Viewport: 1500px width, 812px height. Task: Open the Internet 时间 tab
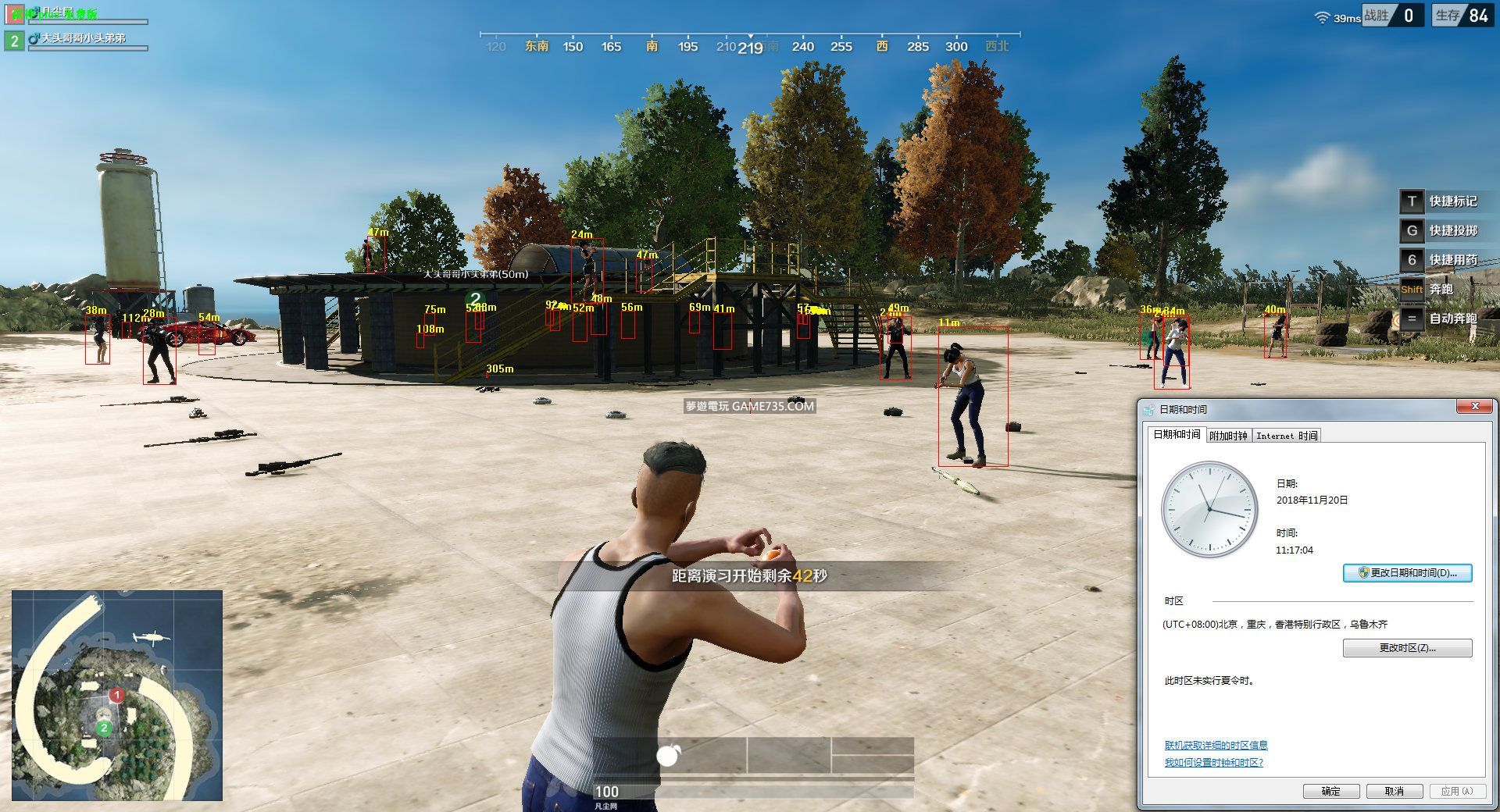pyautogui.click(x=1287, y=436)
